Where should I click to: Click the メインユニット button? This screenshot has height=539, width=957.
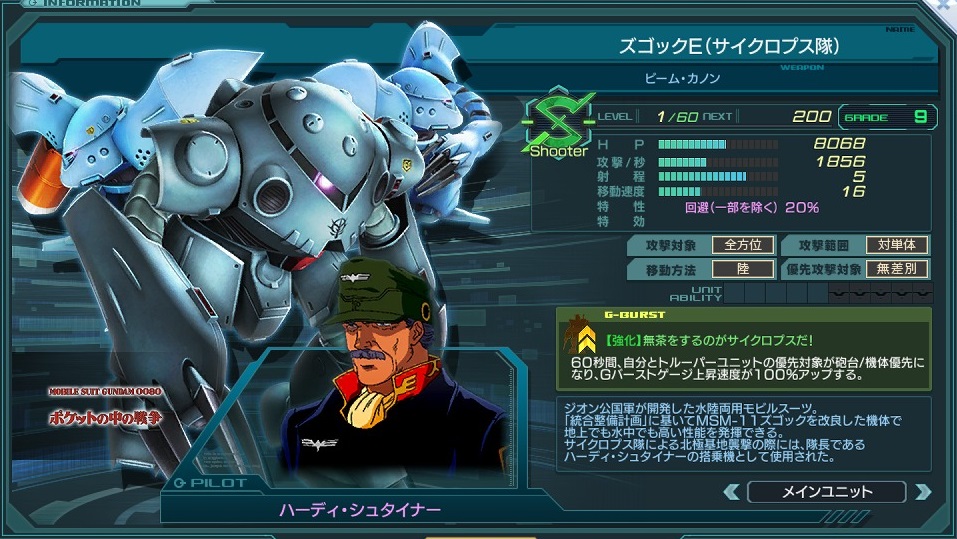(826, 492)
